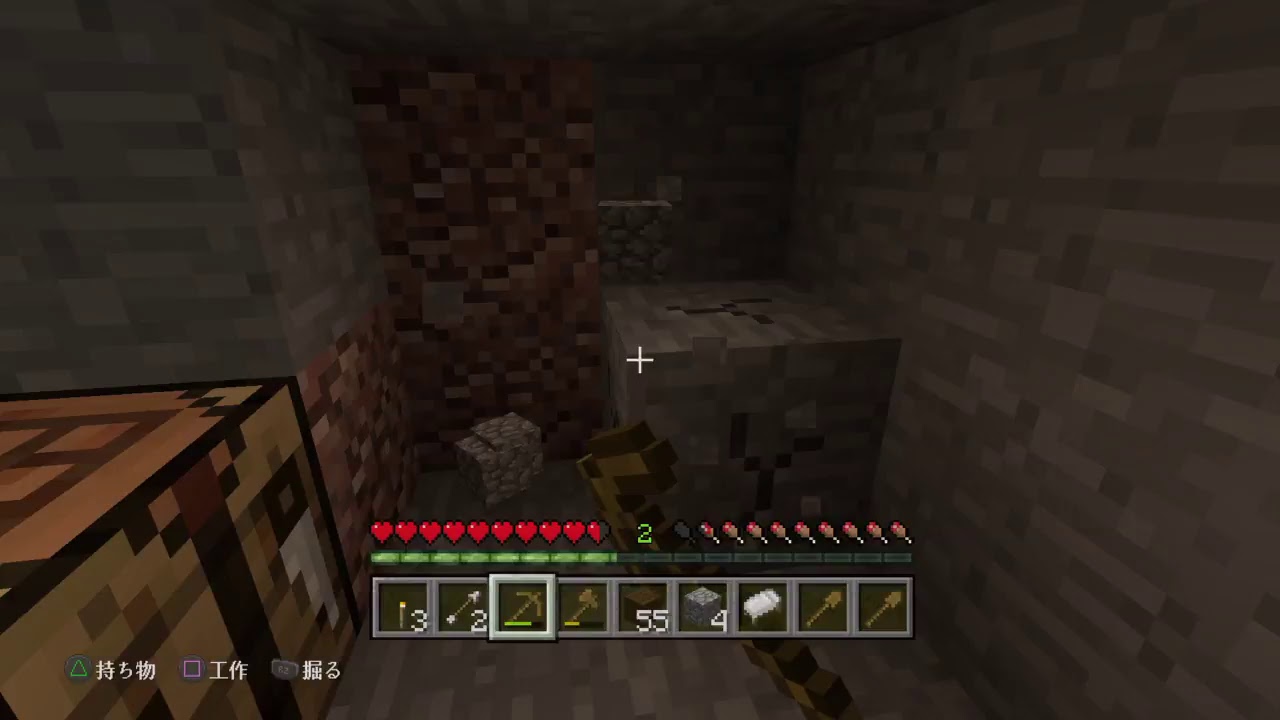
Task: Click the crosshair in the screen center
Action: pos(639,359)
